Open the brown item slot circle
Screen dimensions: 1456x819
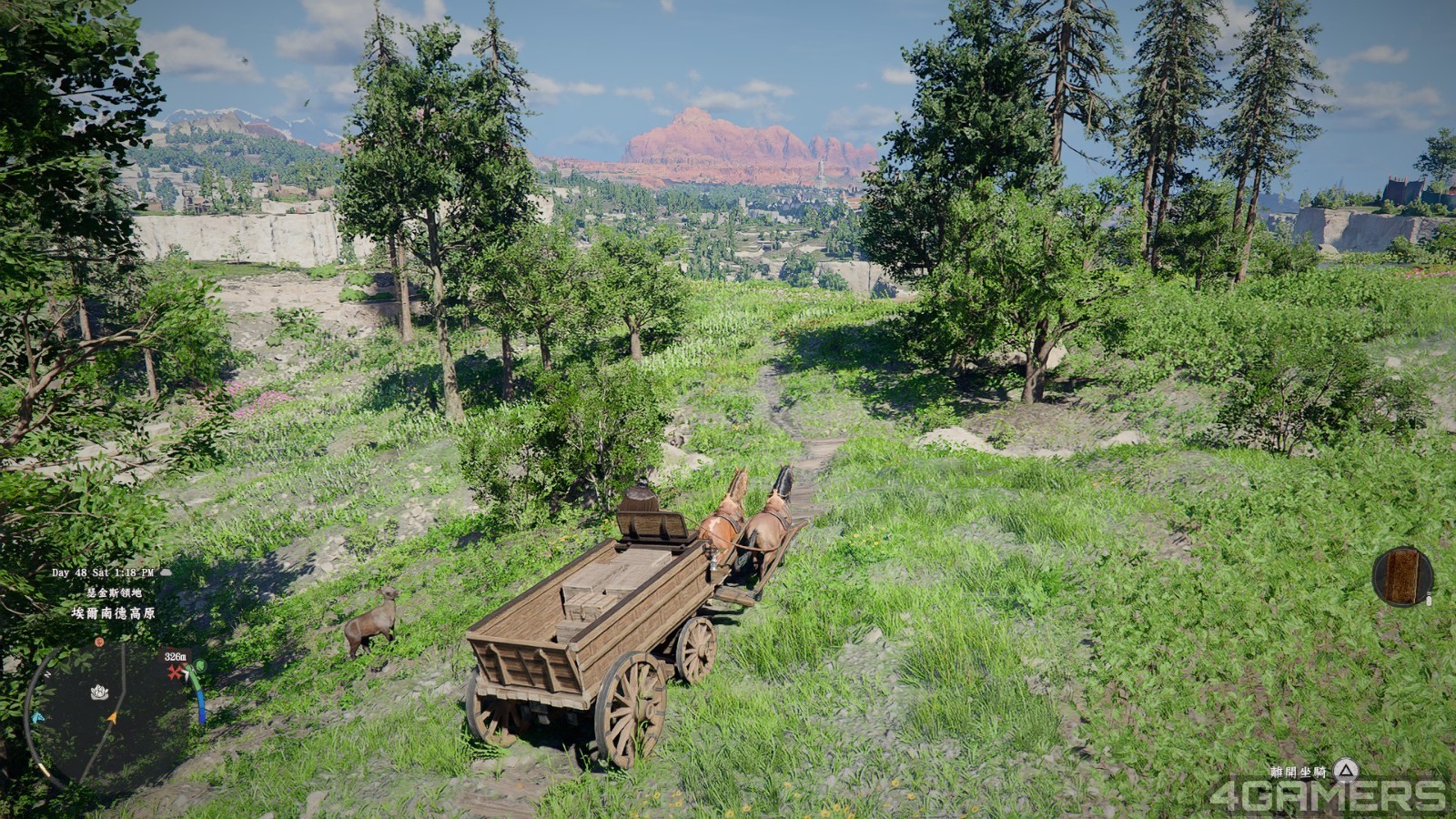[1402, 575]
